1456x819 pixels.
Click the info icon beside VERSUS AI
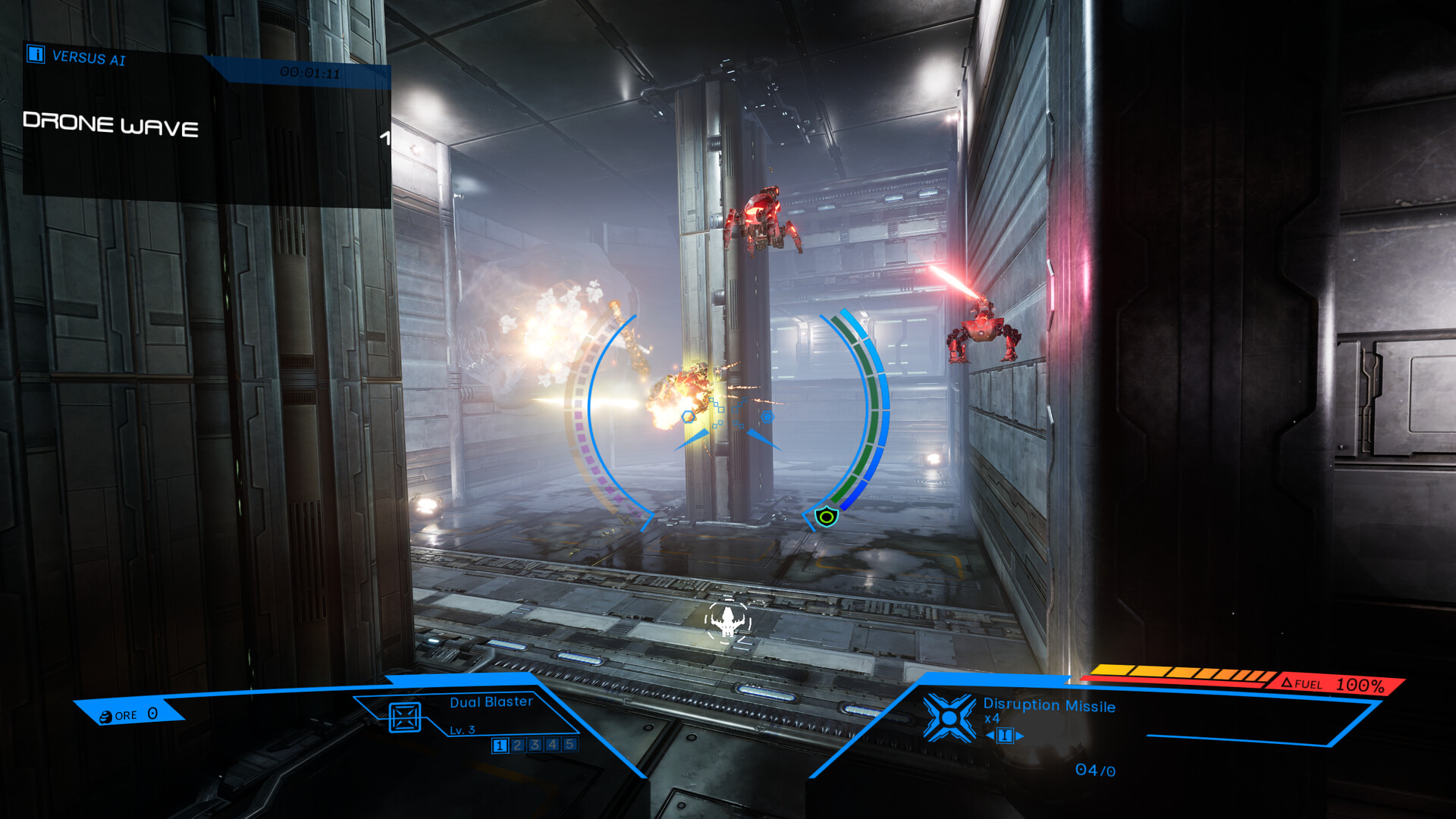click(36, 56)
